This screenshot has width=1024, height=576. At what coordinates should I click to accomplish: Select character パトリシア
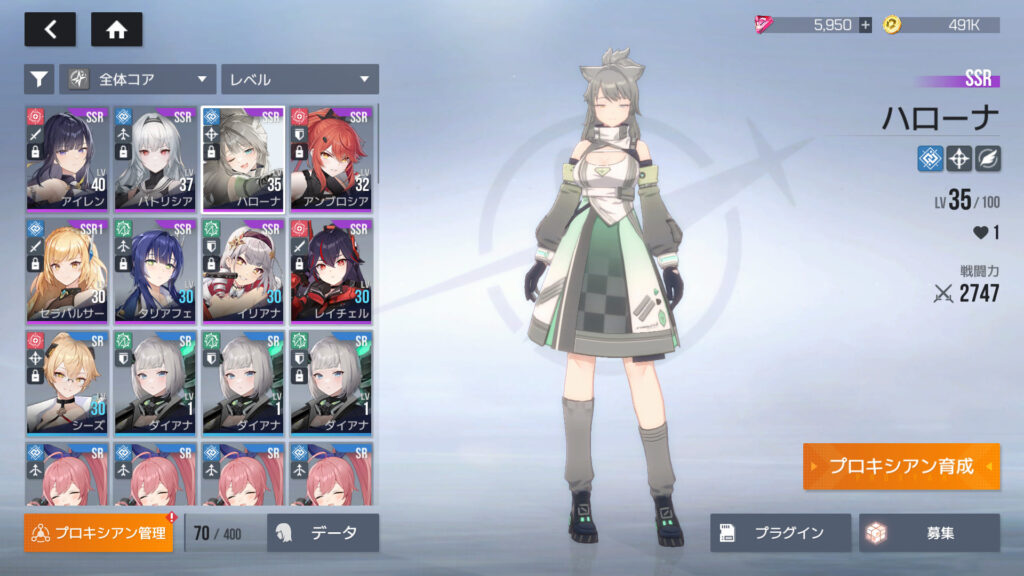click(155, 158)
